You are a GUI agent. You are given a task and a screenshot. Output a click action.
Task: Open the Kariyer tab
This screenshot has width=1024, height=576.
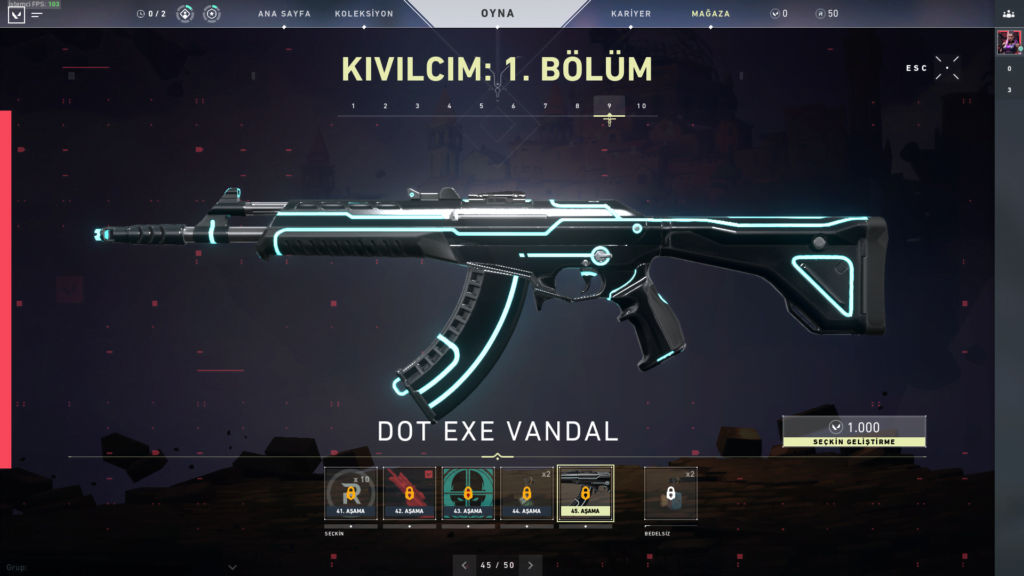click(x=630, y=14)
